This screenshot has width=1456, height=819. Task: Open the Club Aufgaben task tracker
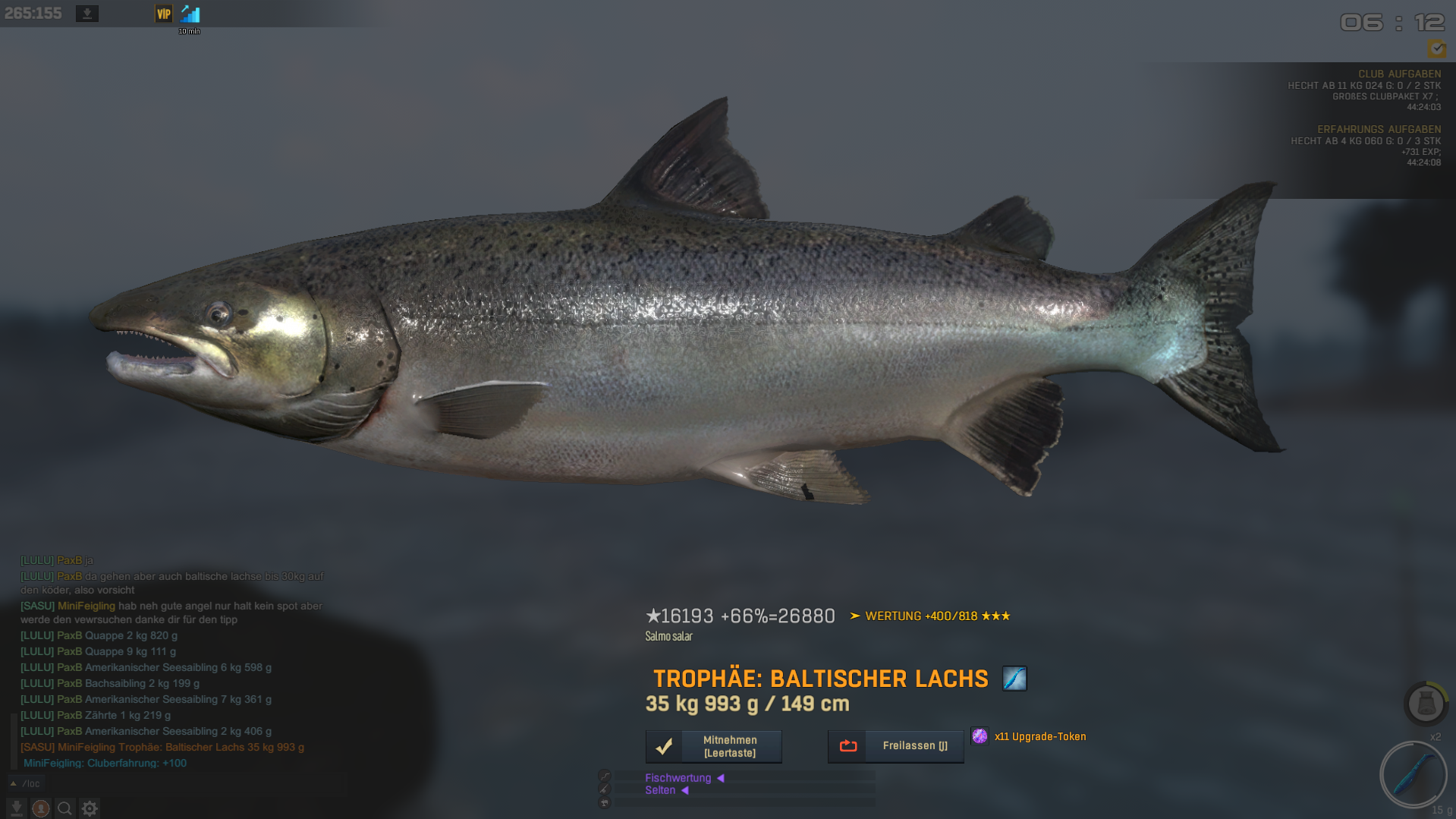pyautogui.click(x=1398, y=74)
